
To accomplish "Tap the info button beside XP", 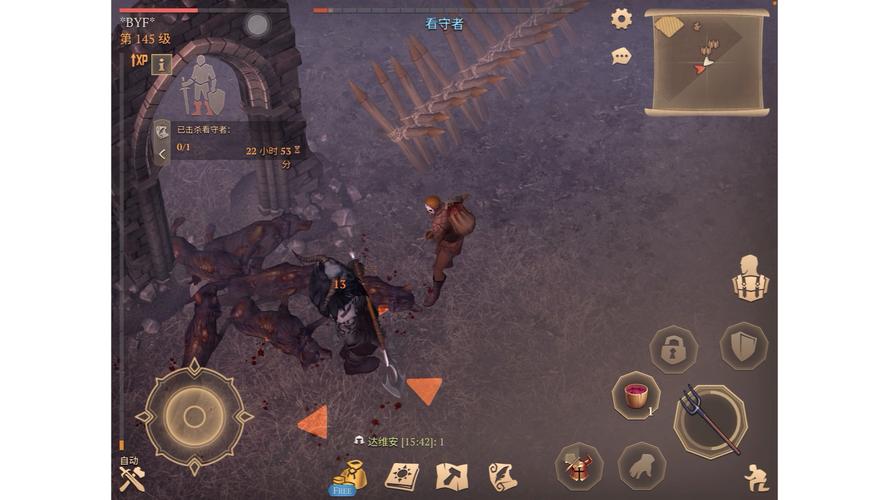I will tap(161, 63).
